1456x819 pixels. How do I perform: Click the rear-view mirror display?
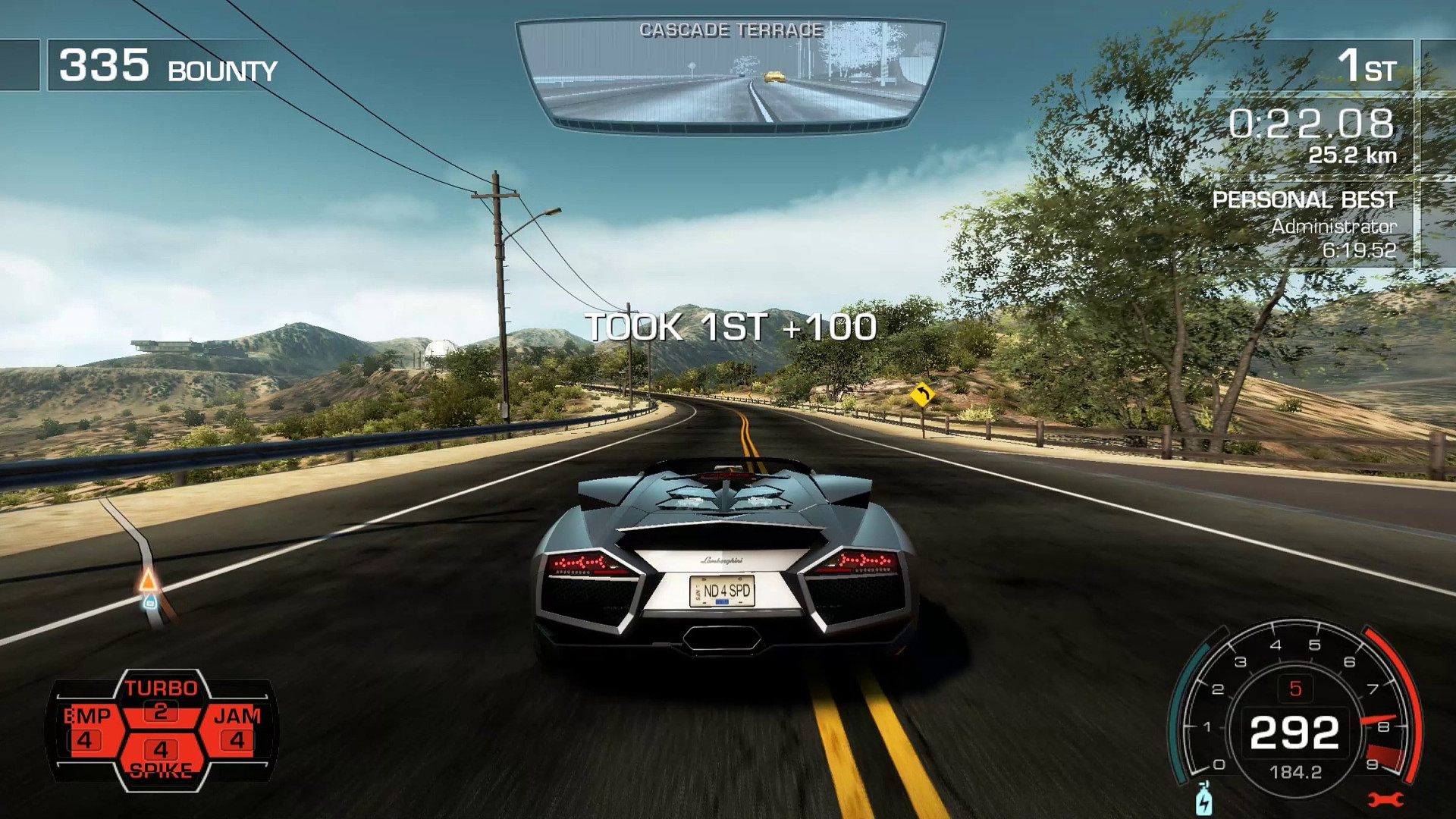pyautogui.click(x=730, y=74)
